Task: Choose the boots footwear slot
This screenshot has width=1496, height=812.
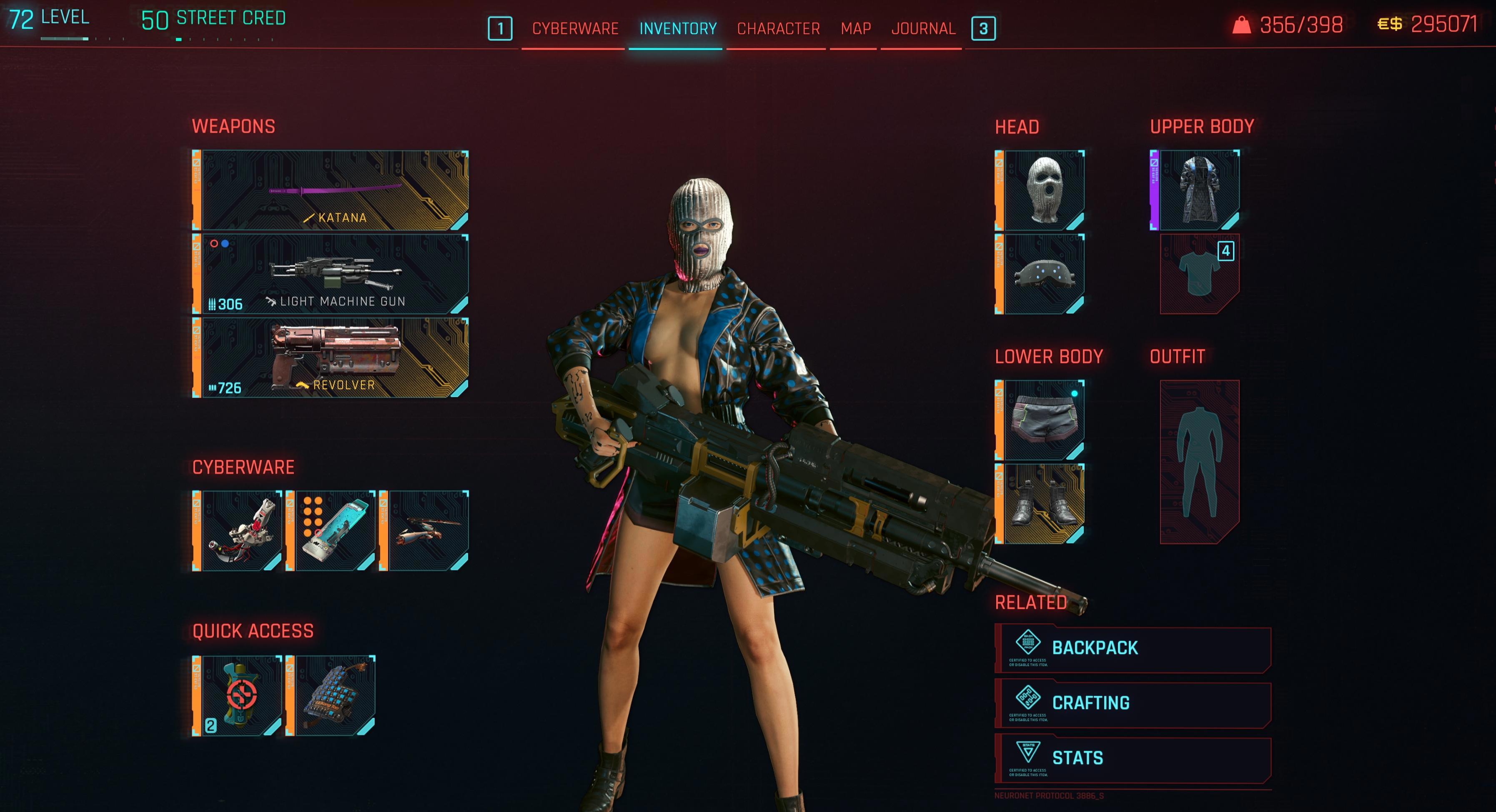Action: click(1044, 504)
